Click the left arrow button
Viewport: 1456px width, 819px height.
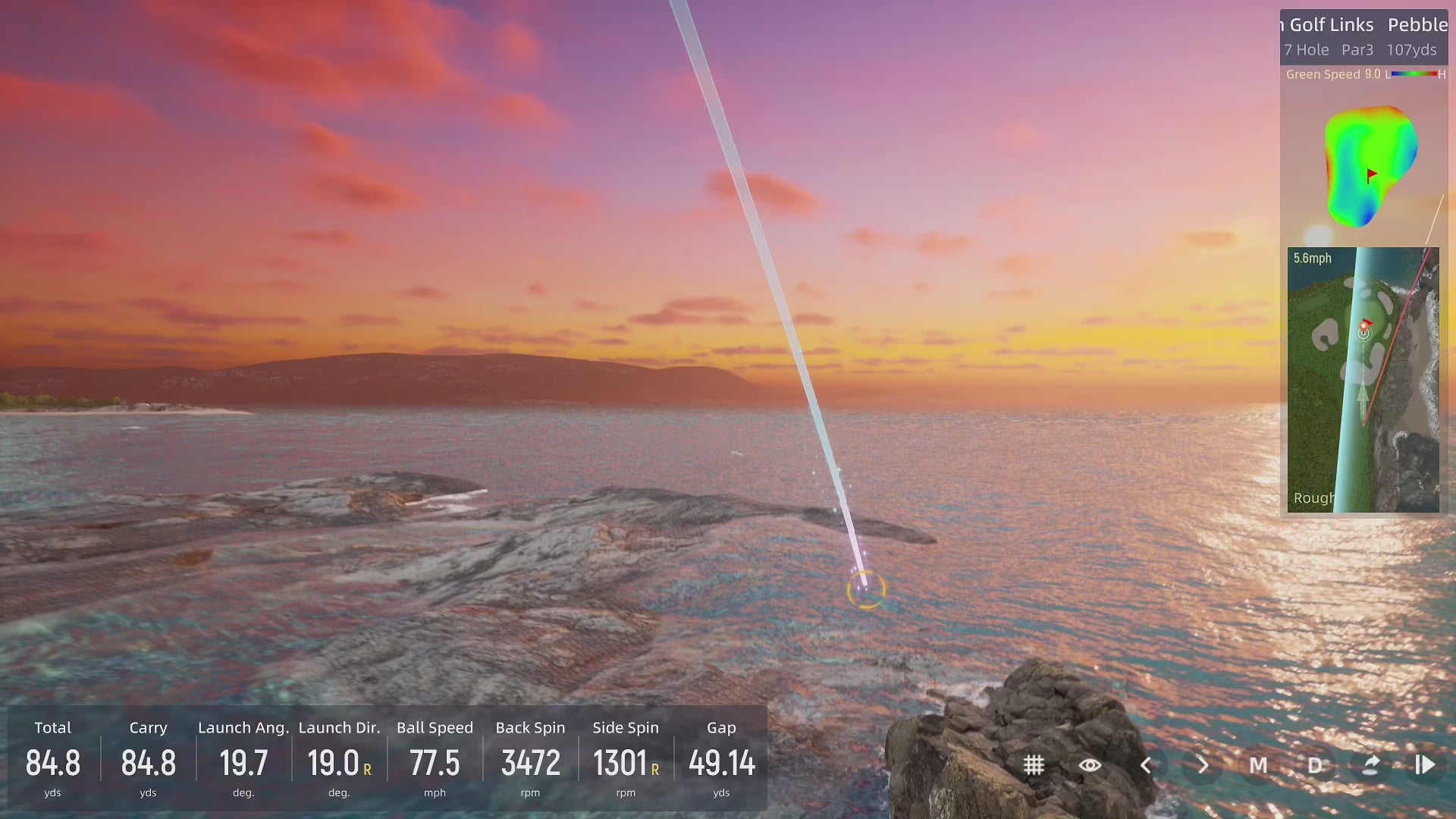[x=1147, y=765]
